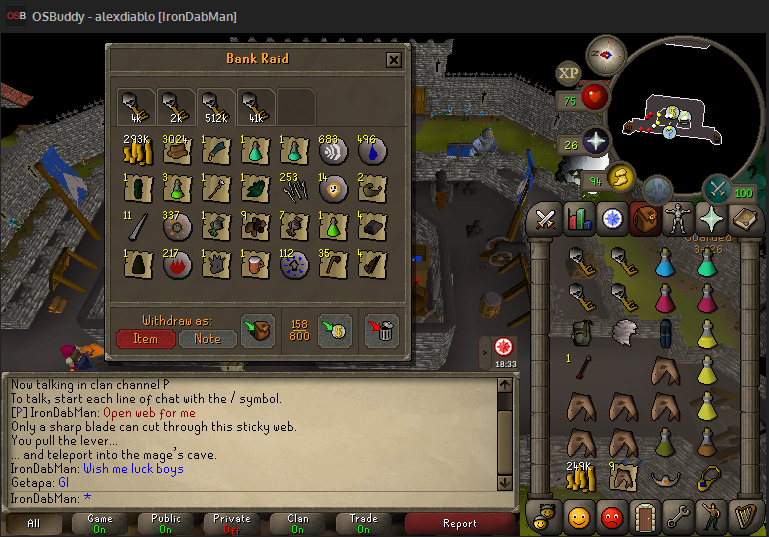Open the logout door tab

(645, 517)
